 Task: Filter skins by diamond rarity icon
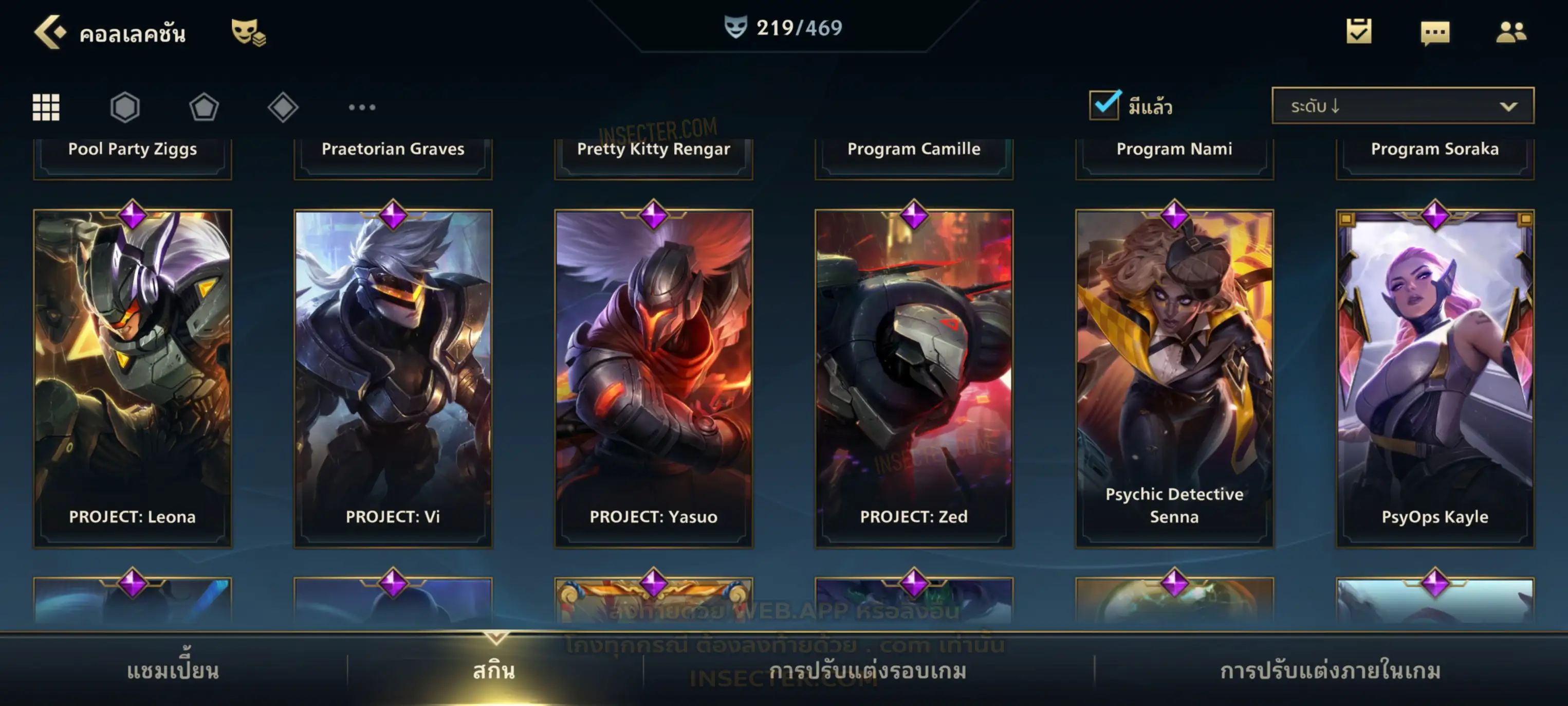283,107
